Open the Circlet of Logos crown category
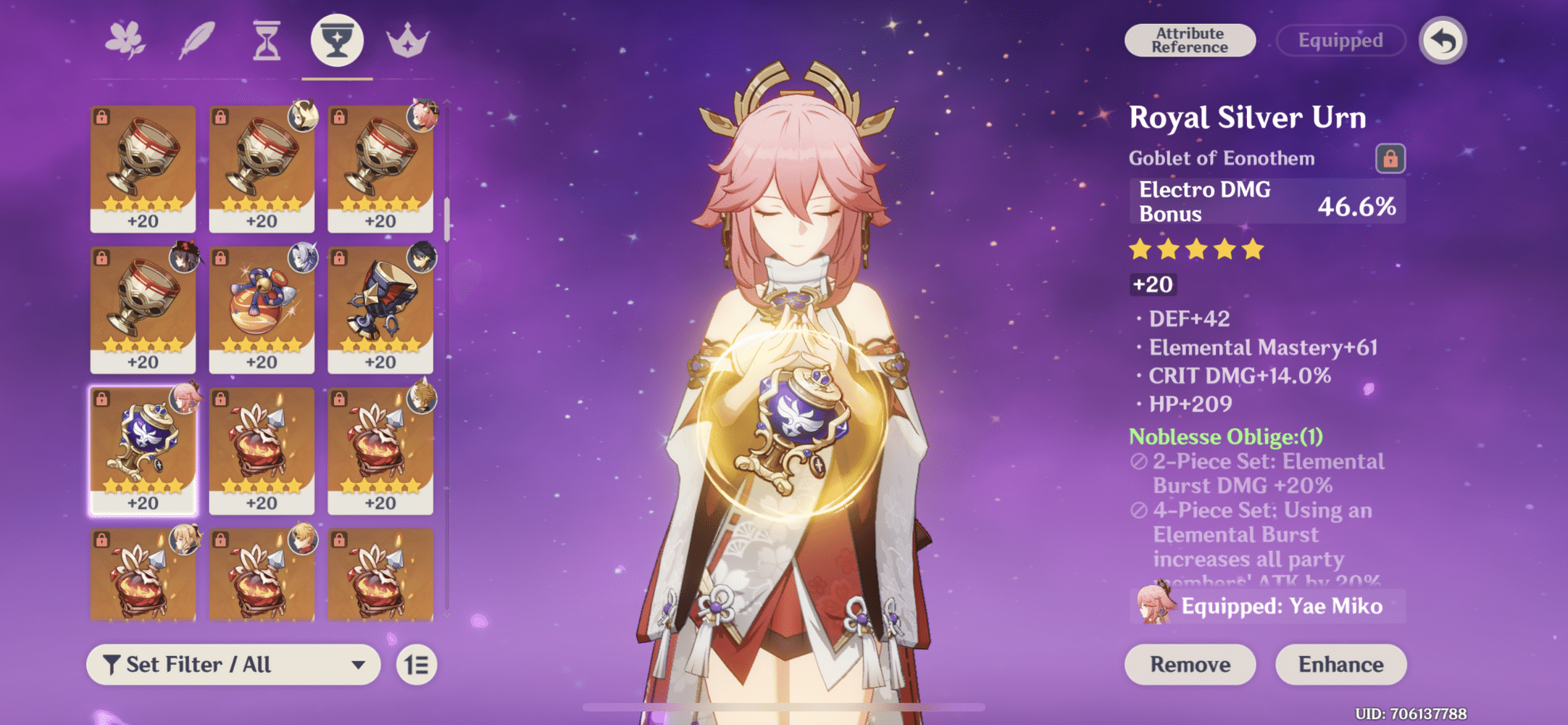The image size is (1568, 725). 408,41
